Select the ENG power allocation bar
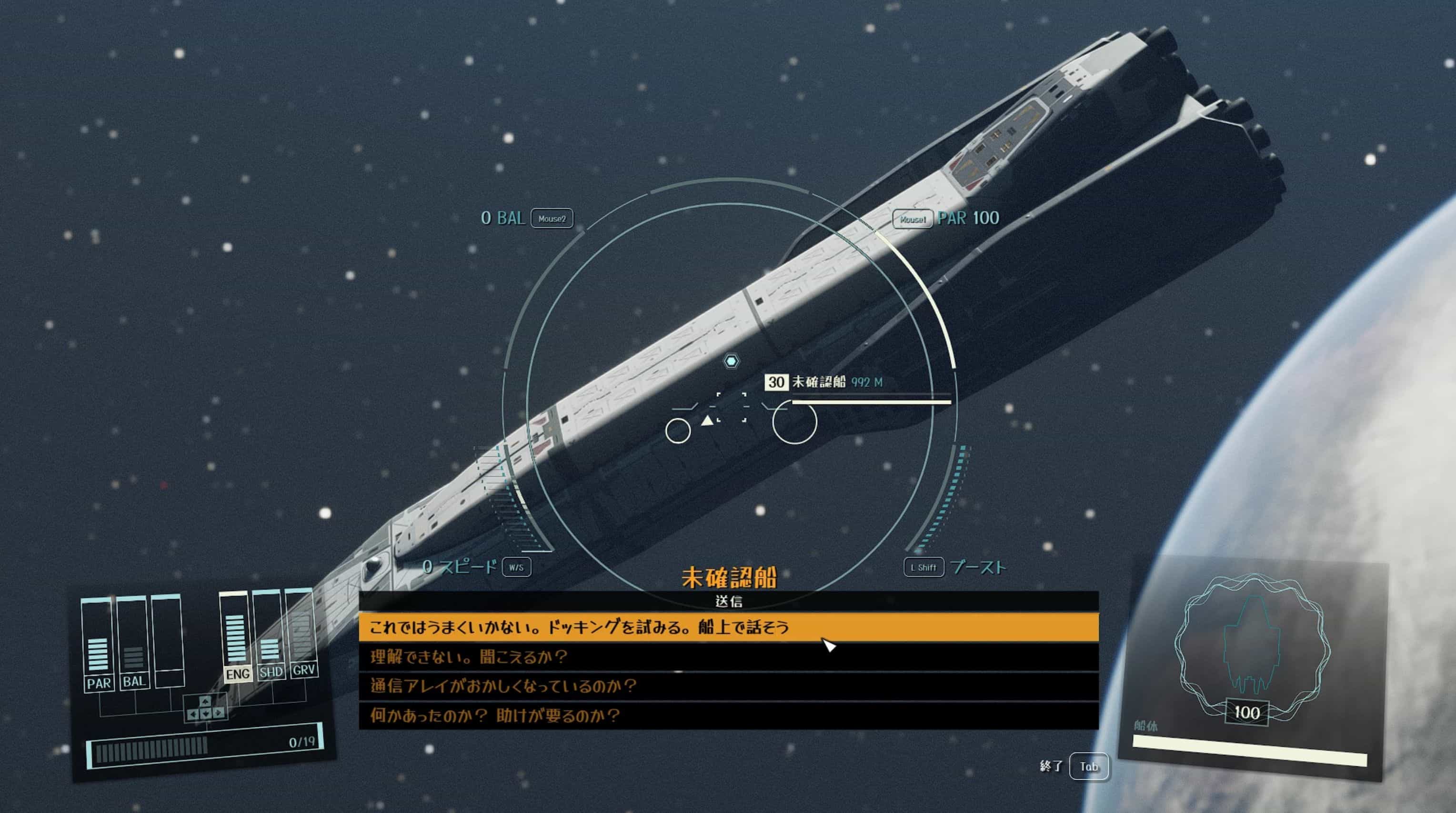1456x813 pixels. 236,636
